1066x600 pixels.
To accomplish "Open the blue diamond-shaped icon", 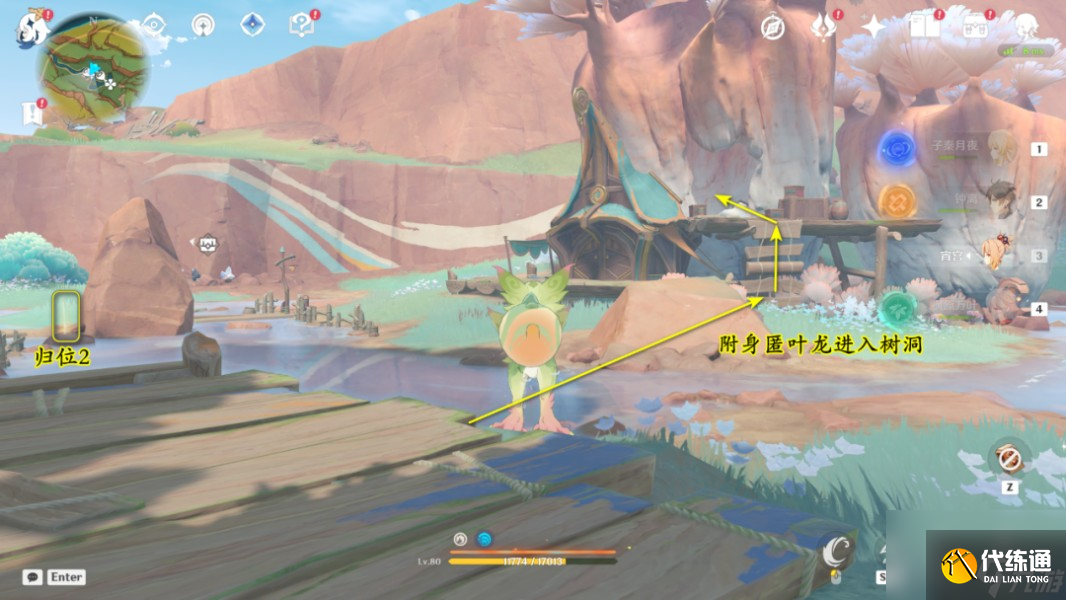I will pos(252,26).
